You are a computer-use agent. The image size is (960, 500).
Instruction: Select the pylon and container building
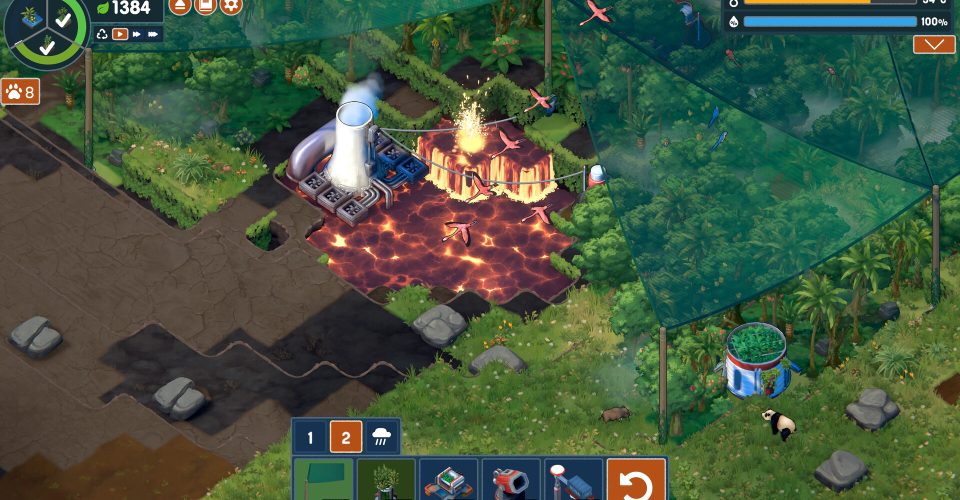pos(573,480)
